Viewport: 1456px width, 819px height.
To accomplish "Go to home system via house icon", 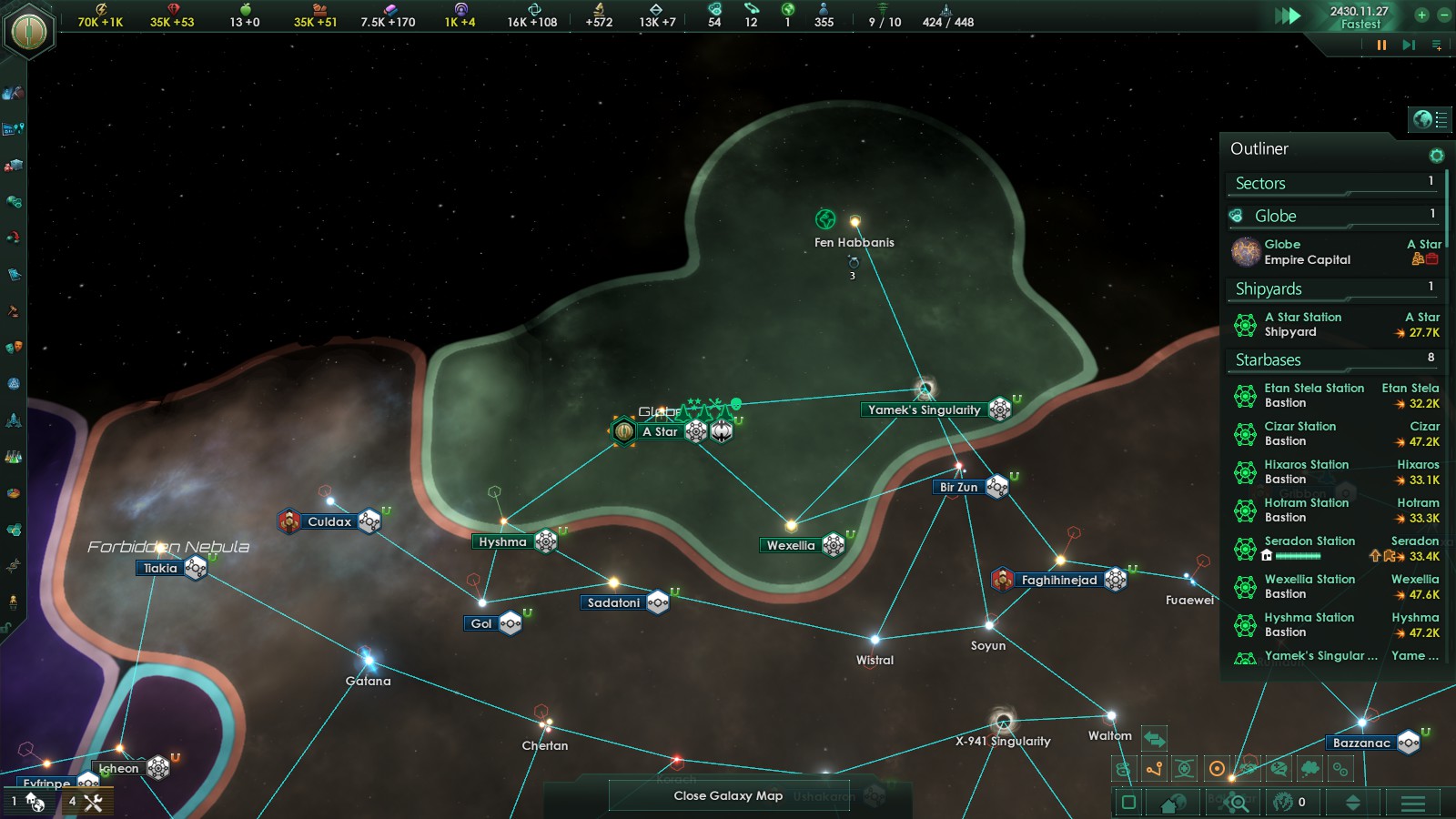I will 1173,803.
